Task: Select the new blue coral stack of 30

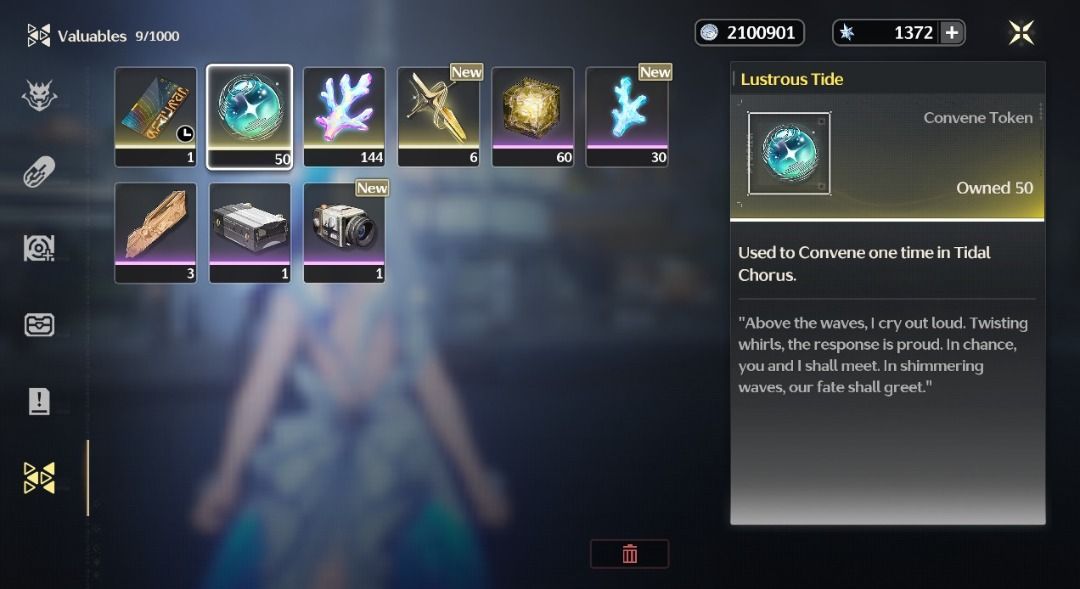Action: tap(627, 116)
